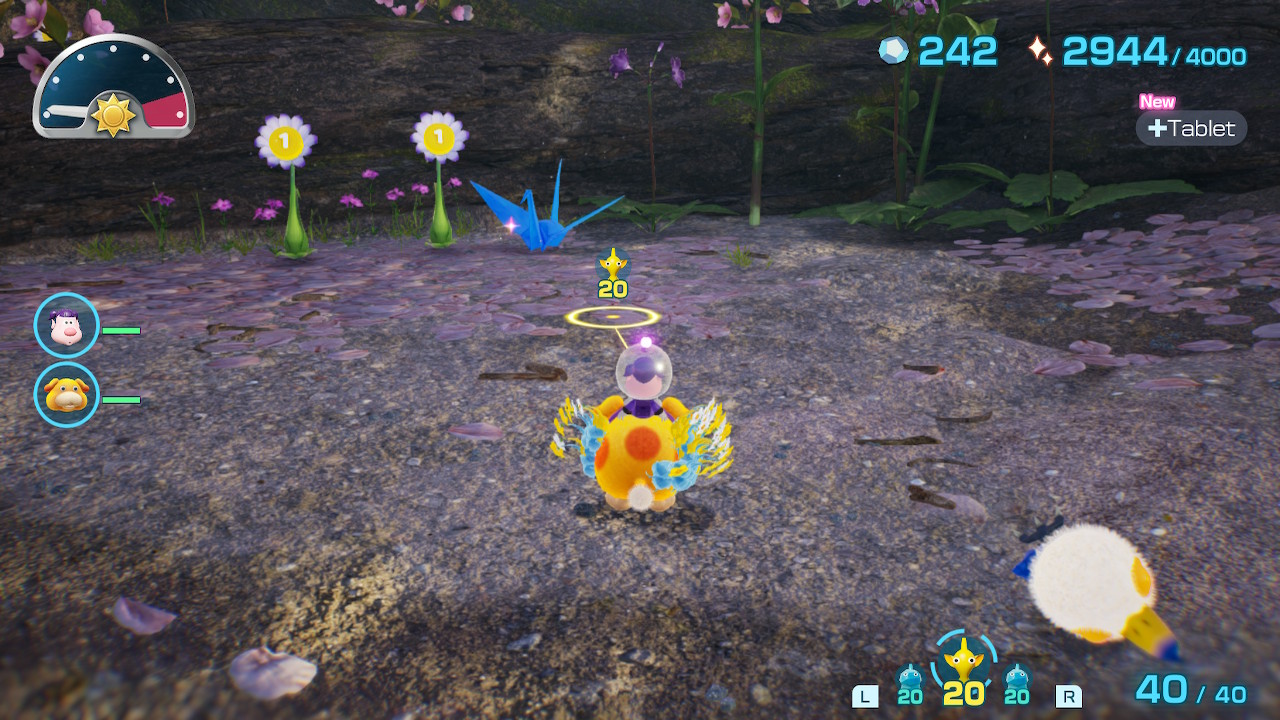This screenshot has height=720, width=1280.
Task: Open the Tablet menu
Action: coord(1191,128)
